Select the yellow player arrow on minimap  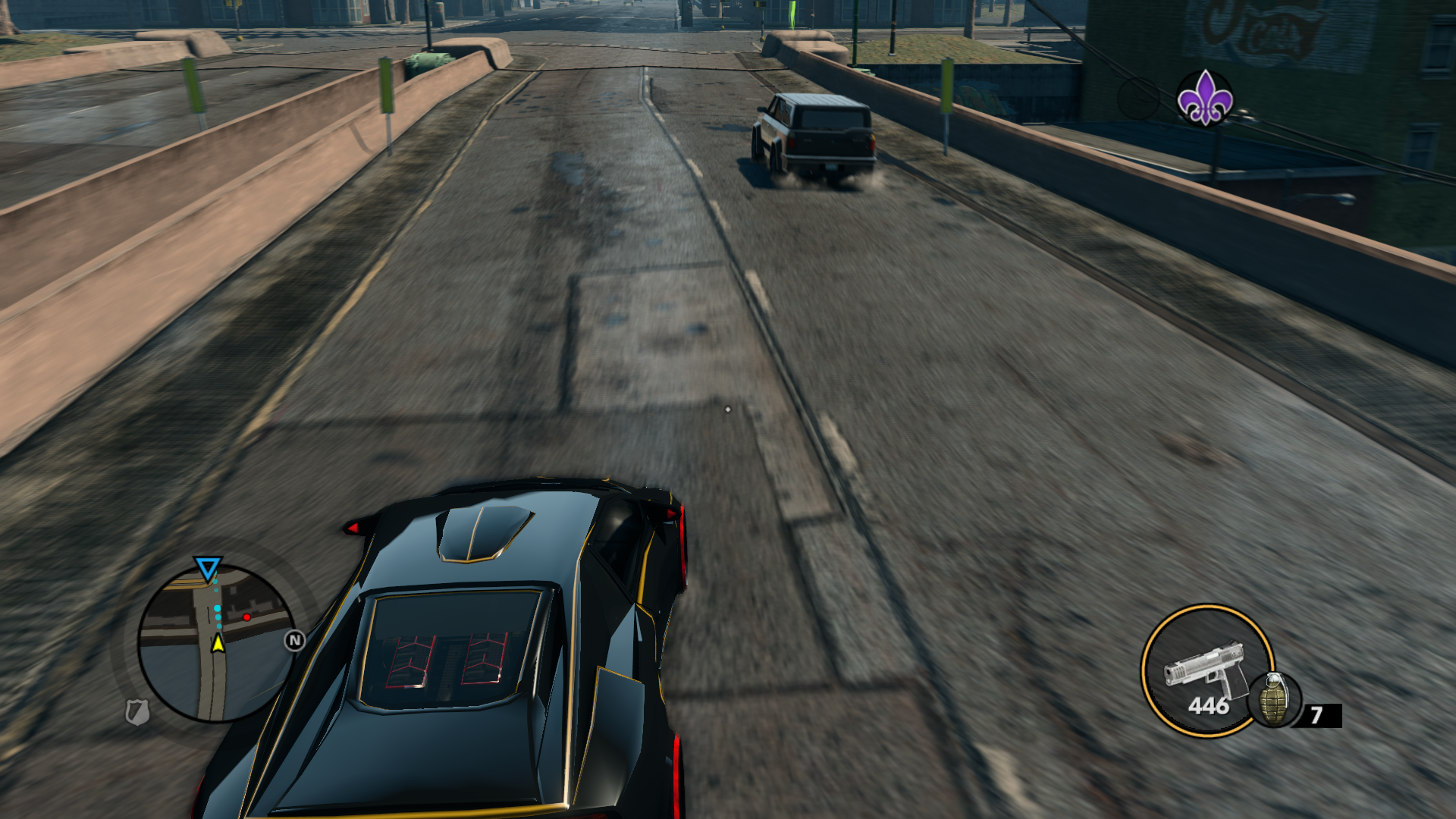point(218,643)
